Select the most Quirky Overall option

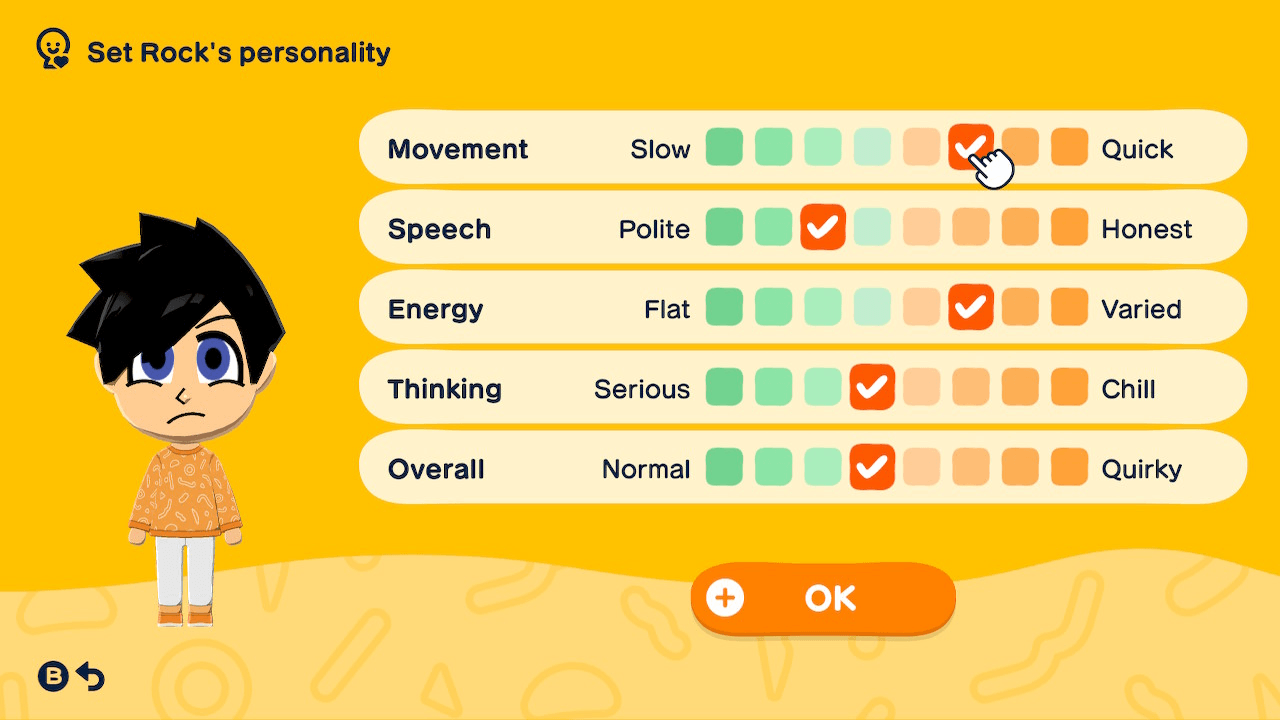(1069, 467)
